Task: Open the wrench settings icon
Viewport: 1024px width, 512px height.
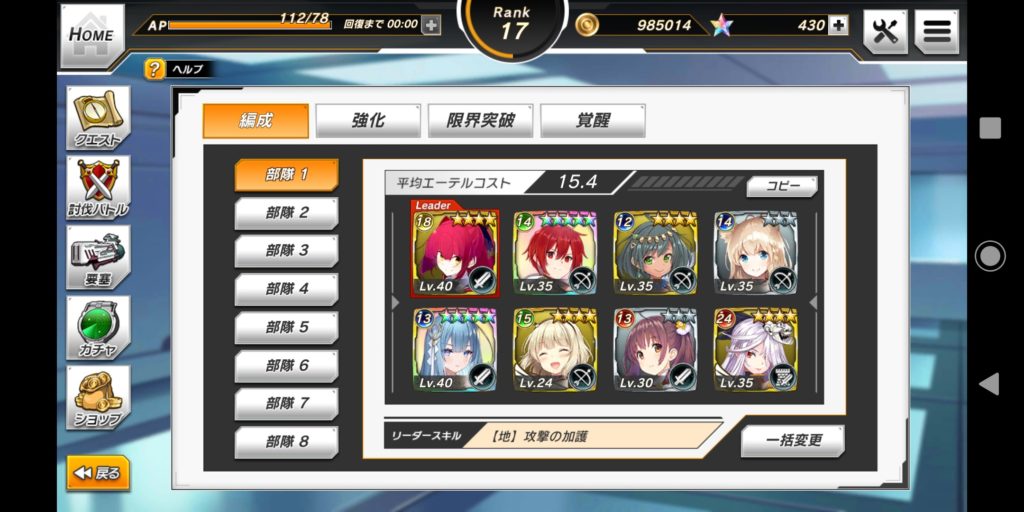Action: [885, 32]
